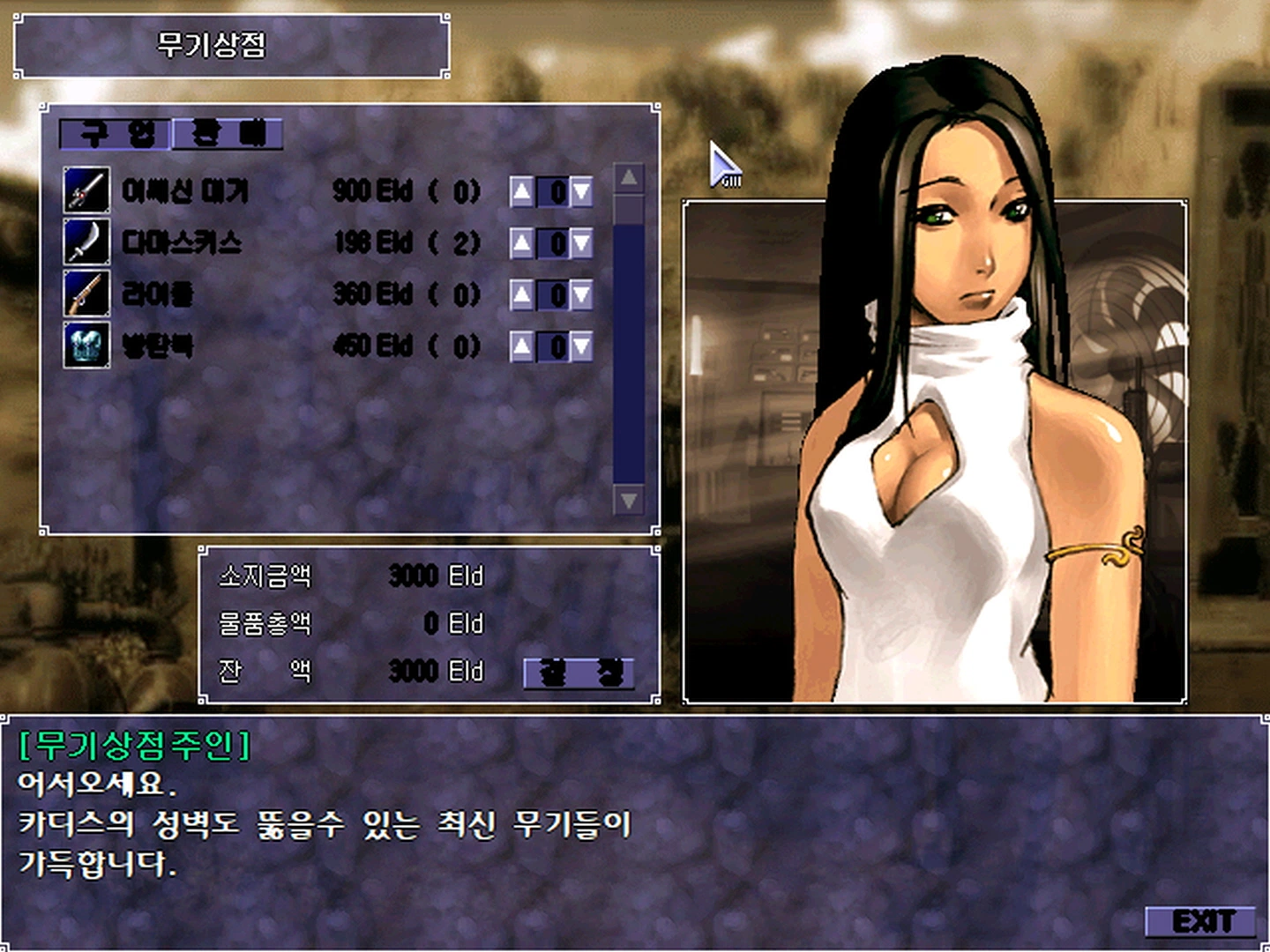This screenshot has height=952, width=1270.
Task: Click the rifle quantity value field
Action: 554,295
